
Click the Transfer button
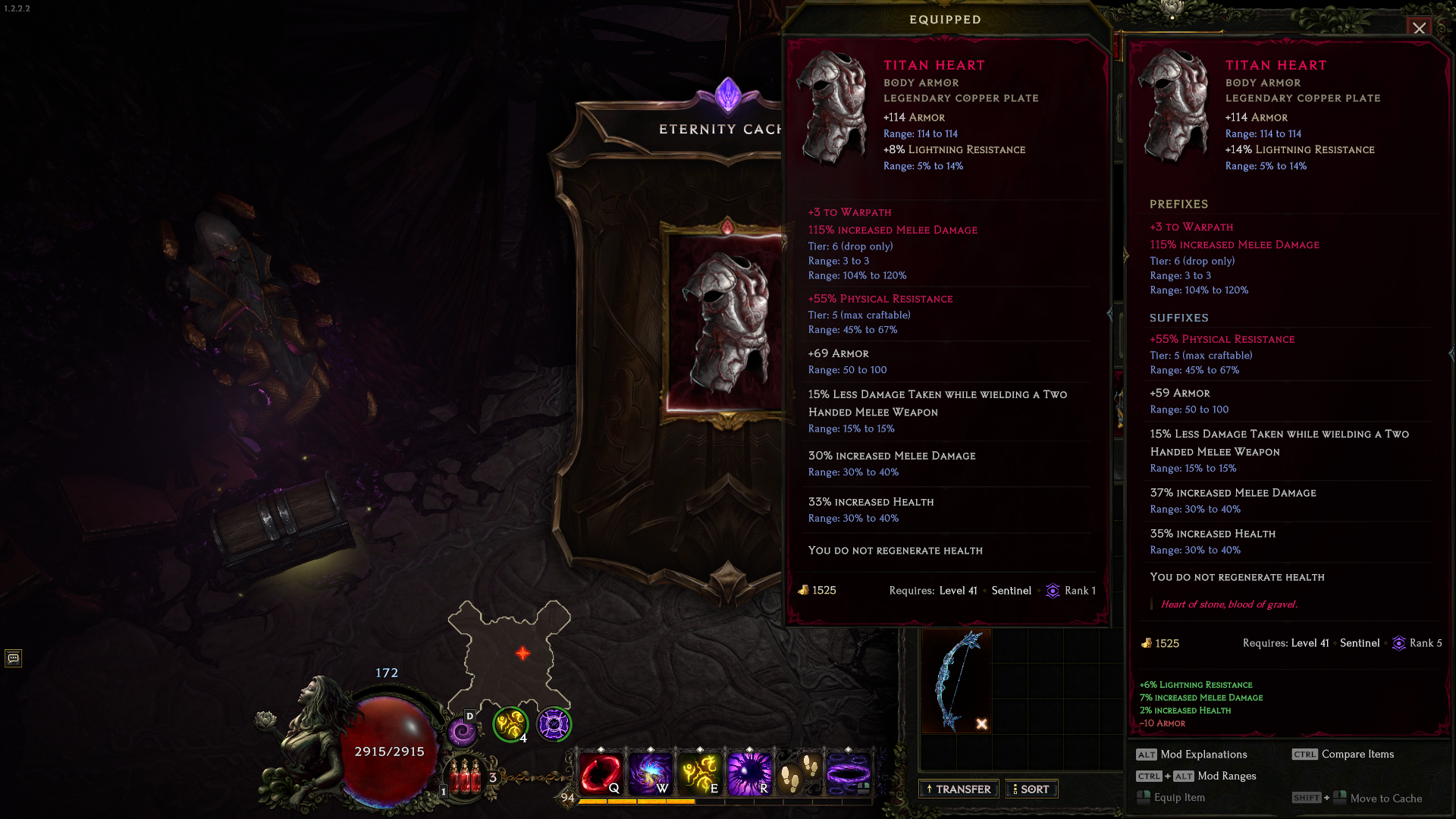point(959,789)
